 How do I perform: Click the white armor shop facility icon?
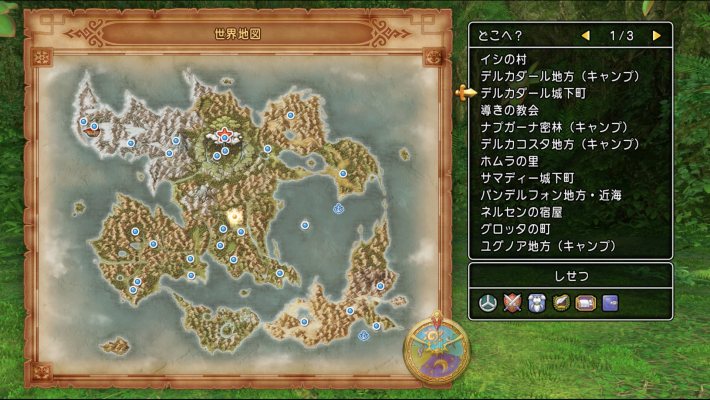538,302
